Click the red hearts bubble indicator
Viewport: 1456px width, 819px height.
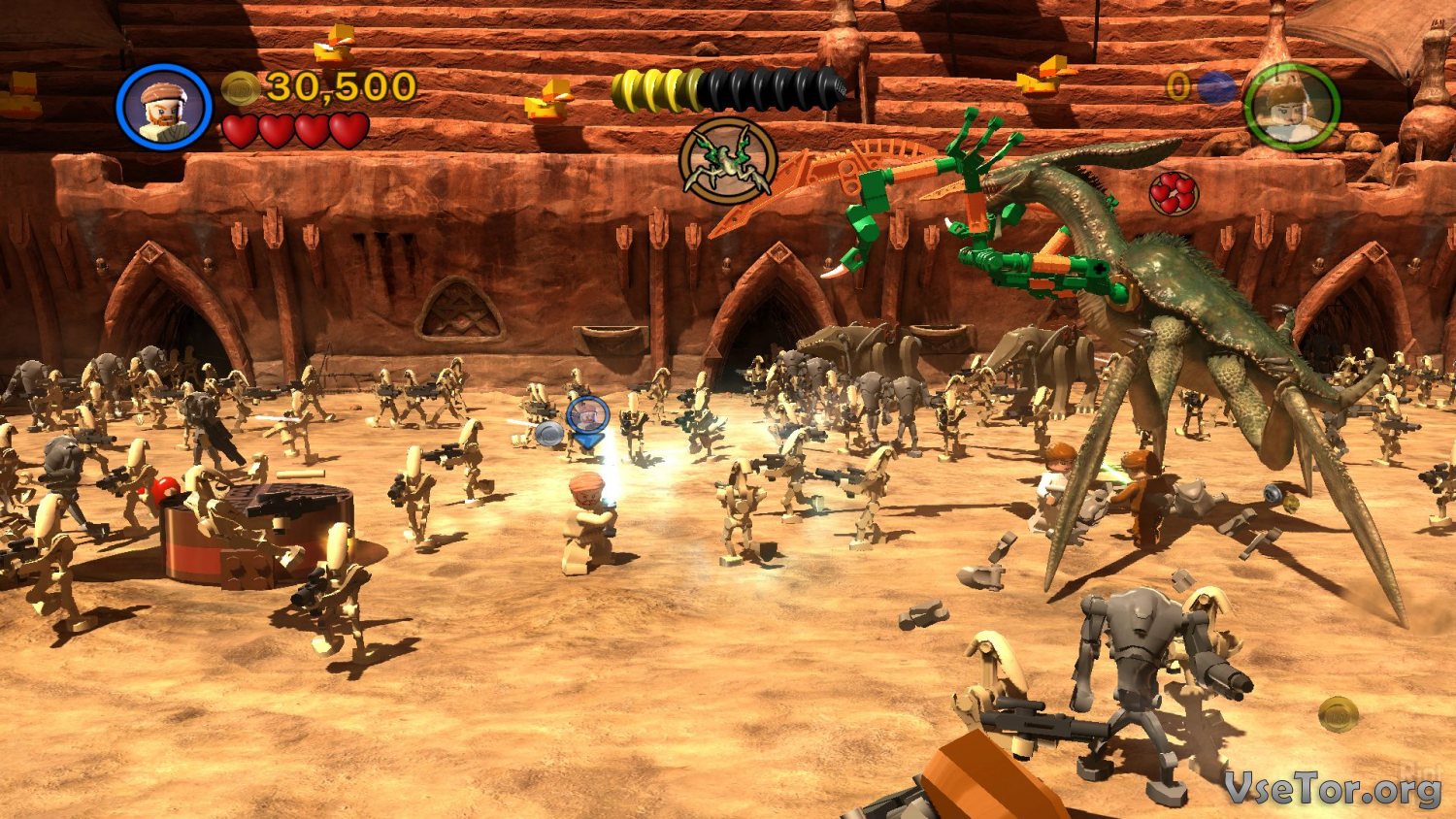1173,193
